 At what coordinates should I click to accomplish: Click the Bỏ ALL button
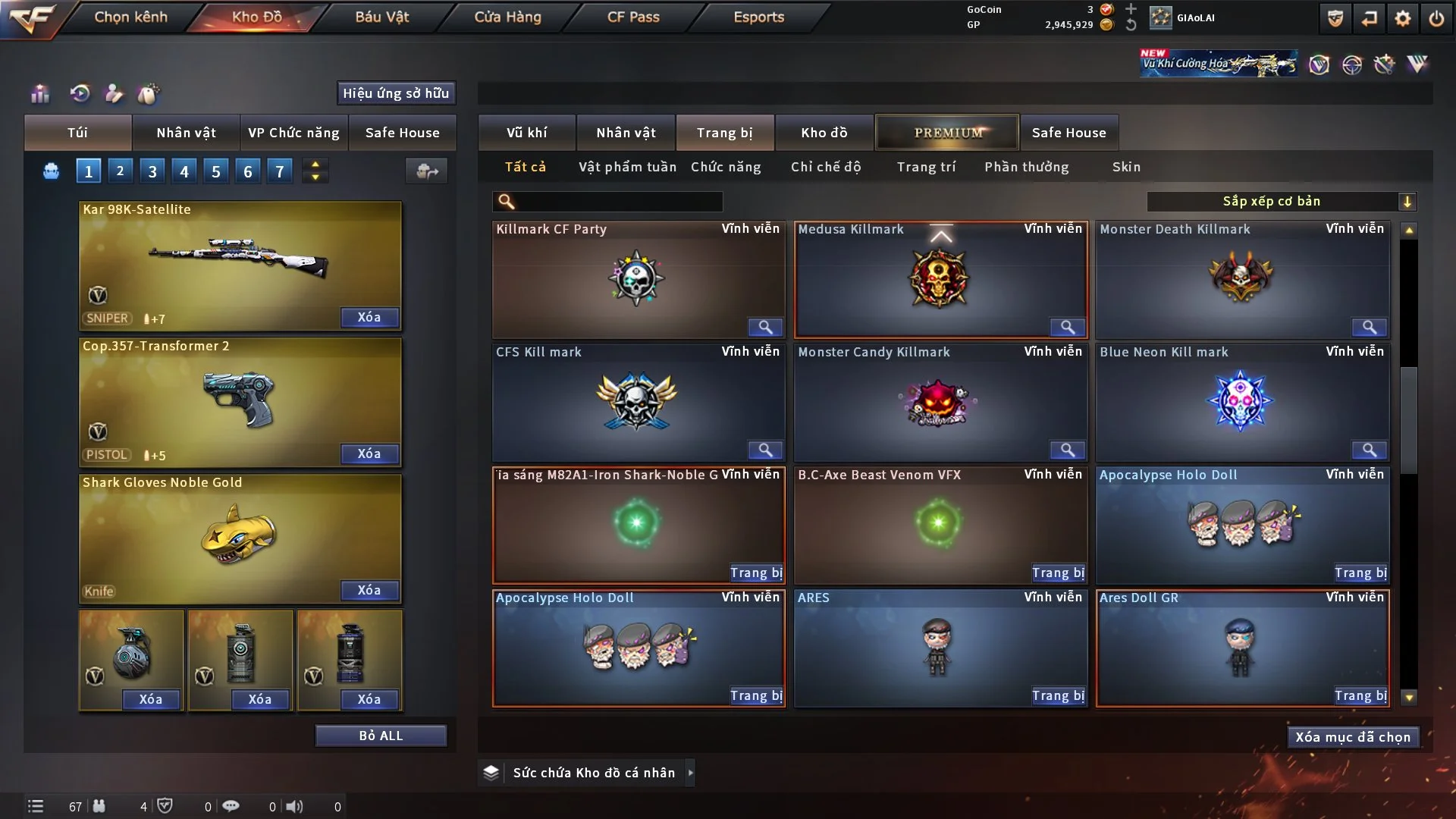point(381,736)
